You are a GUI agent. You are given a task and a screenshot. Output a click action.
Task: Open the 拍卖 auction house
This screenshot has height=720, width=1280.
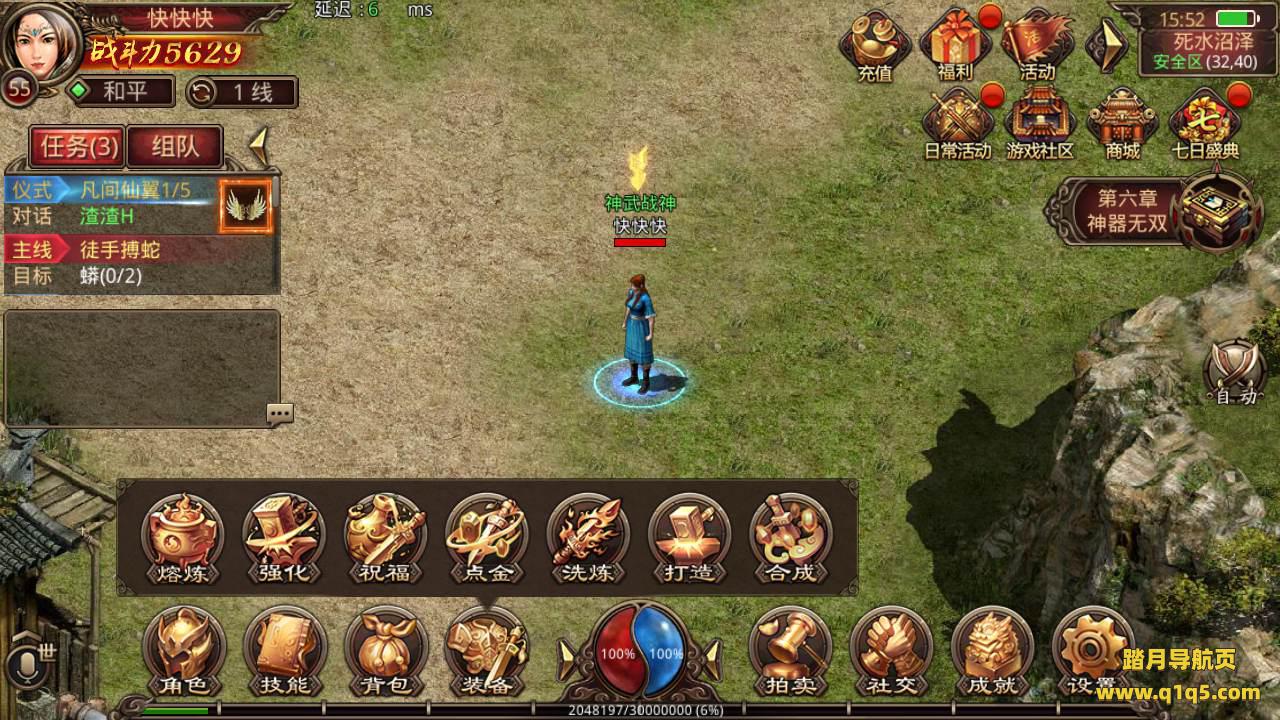click(790, 650)
